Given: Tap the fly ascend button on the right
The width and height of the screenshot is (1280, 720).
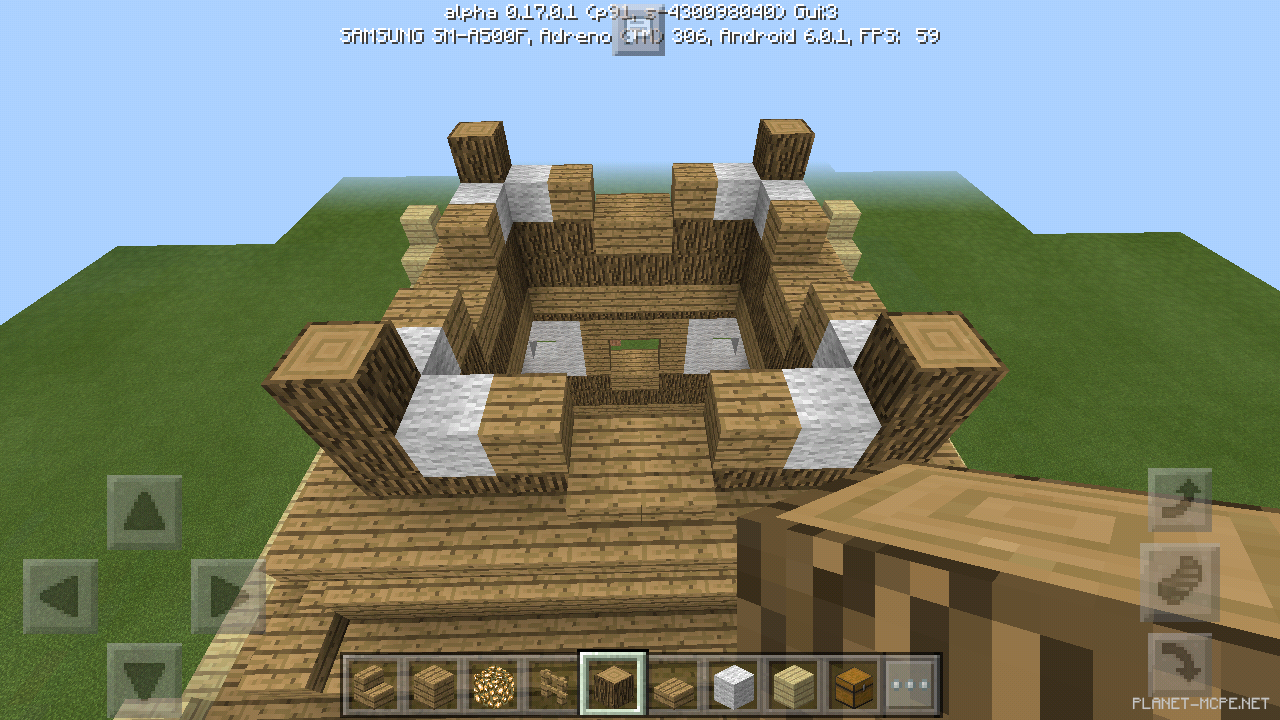Looking at the screenshot, I should coord(1178,497).
